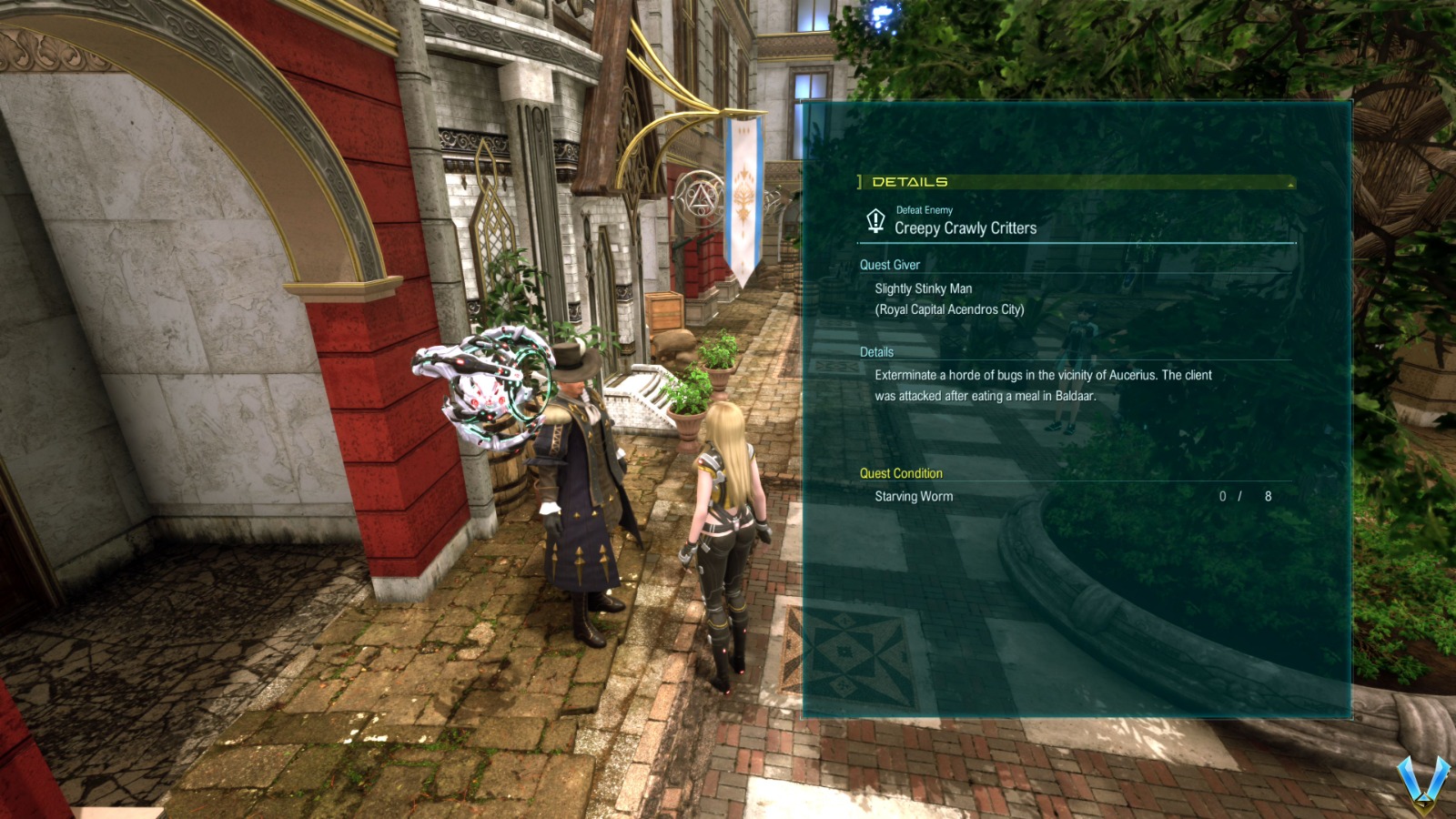Click the exclamation quest marker icon
The image size is (1456, 819).
pos(875,221)
